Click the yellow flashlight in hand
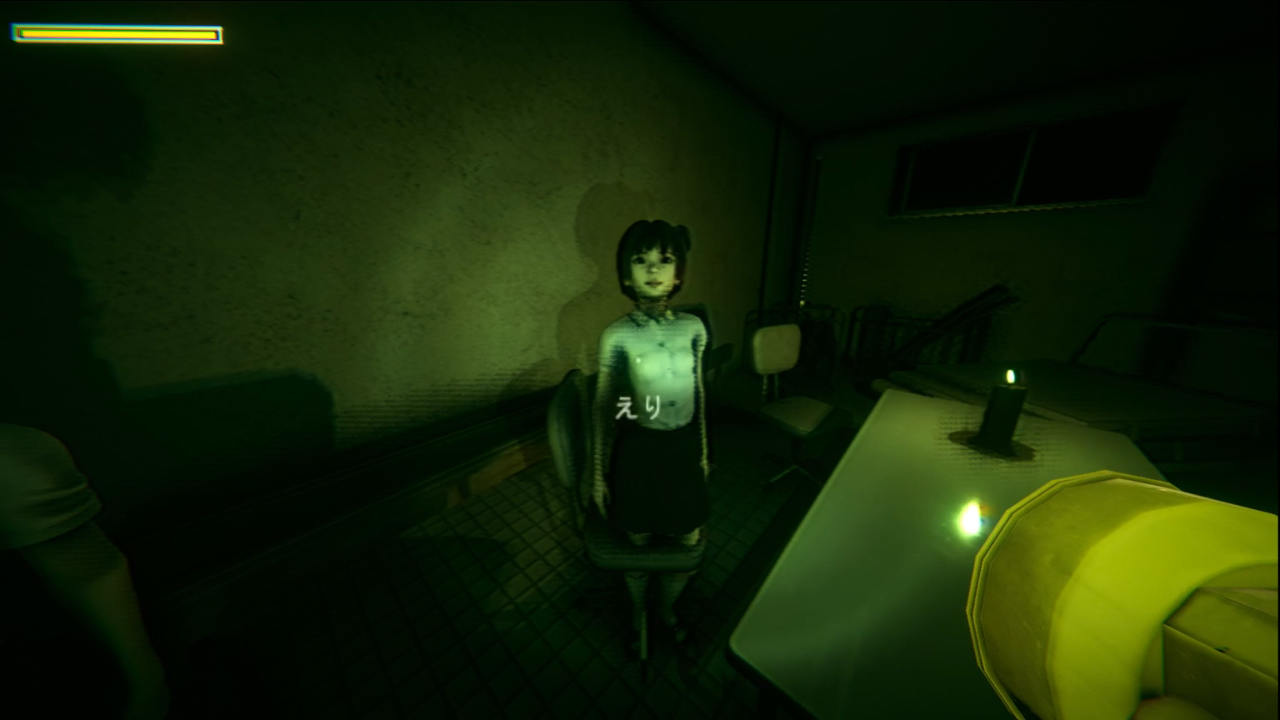 pos(1100,580)
